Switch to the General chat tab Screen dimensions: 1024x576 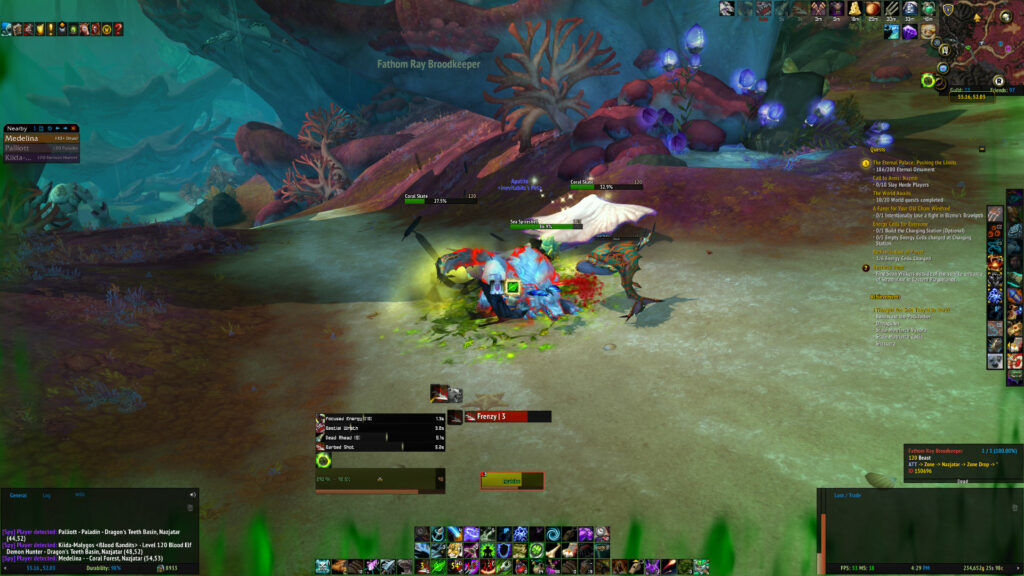(x=18, y=494)
